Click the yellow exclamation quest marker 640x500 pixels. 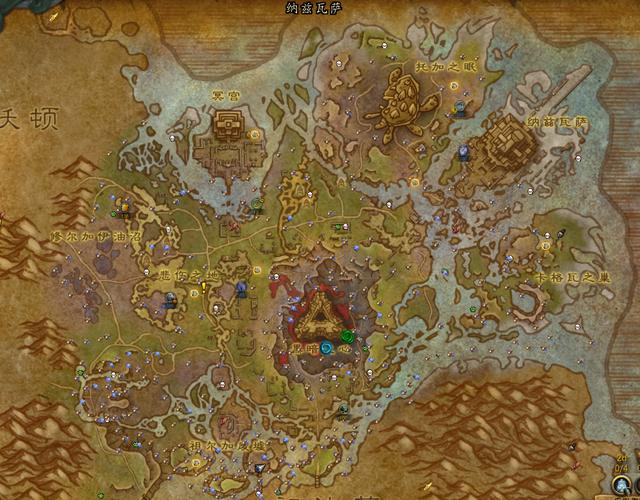click(x=203, y=288)
